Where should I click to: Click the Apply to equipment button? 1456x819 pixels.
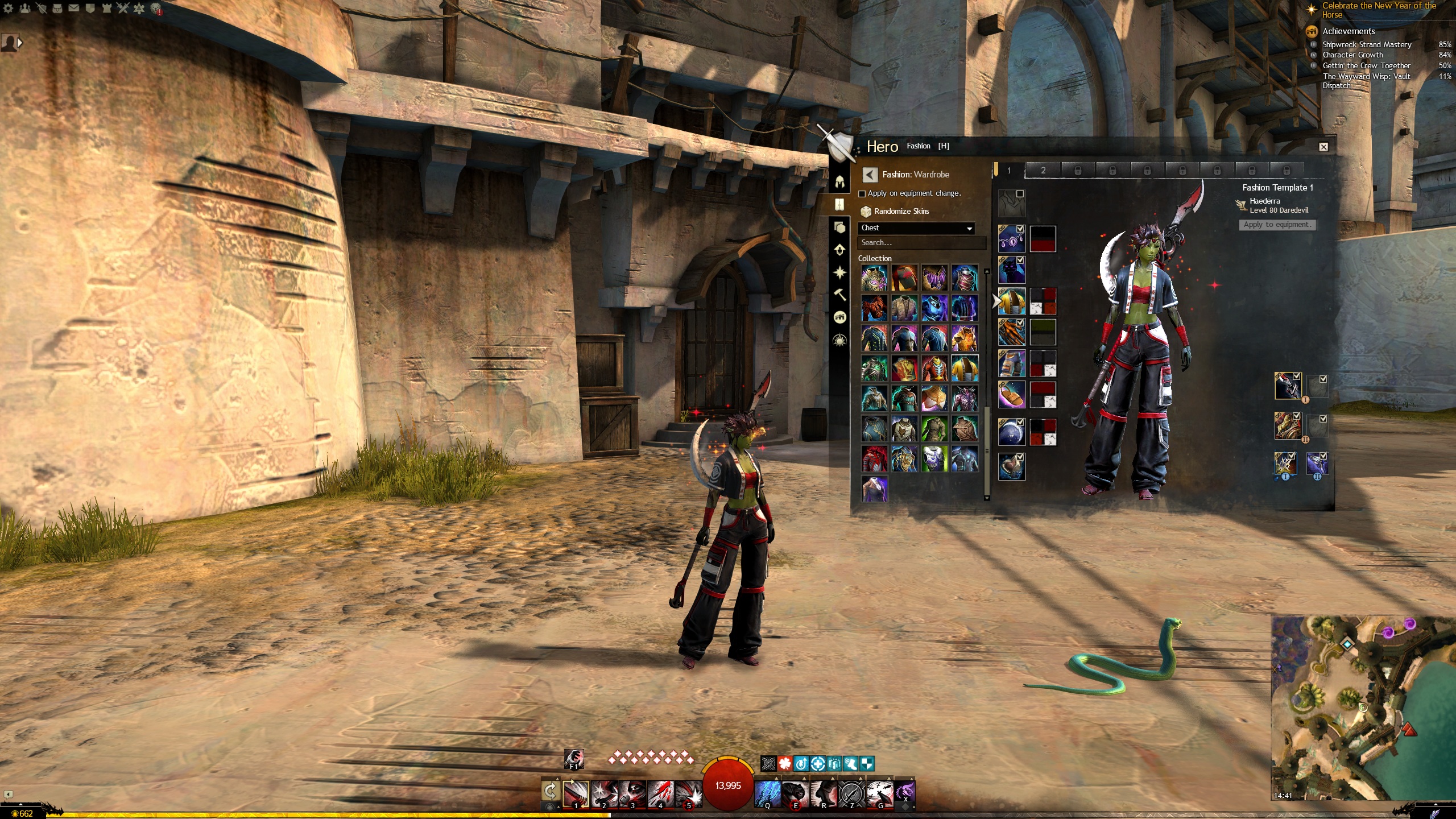coord(1277,225)
